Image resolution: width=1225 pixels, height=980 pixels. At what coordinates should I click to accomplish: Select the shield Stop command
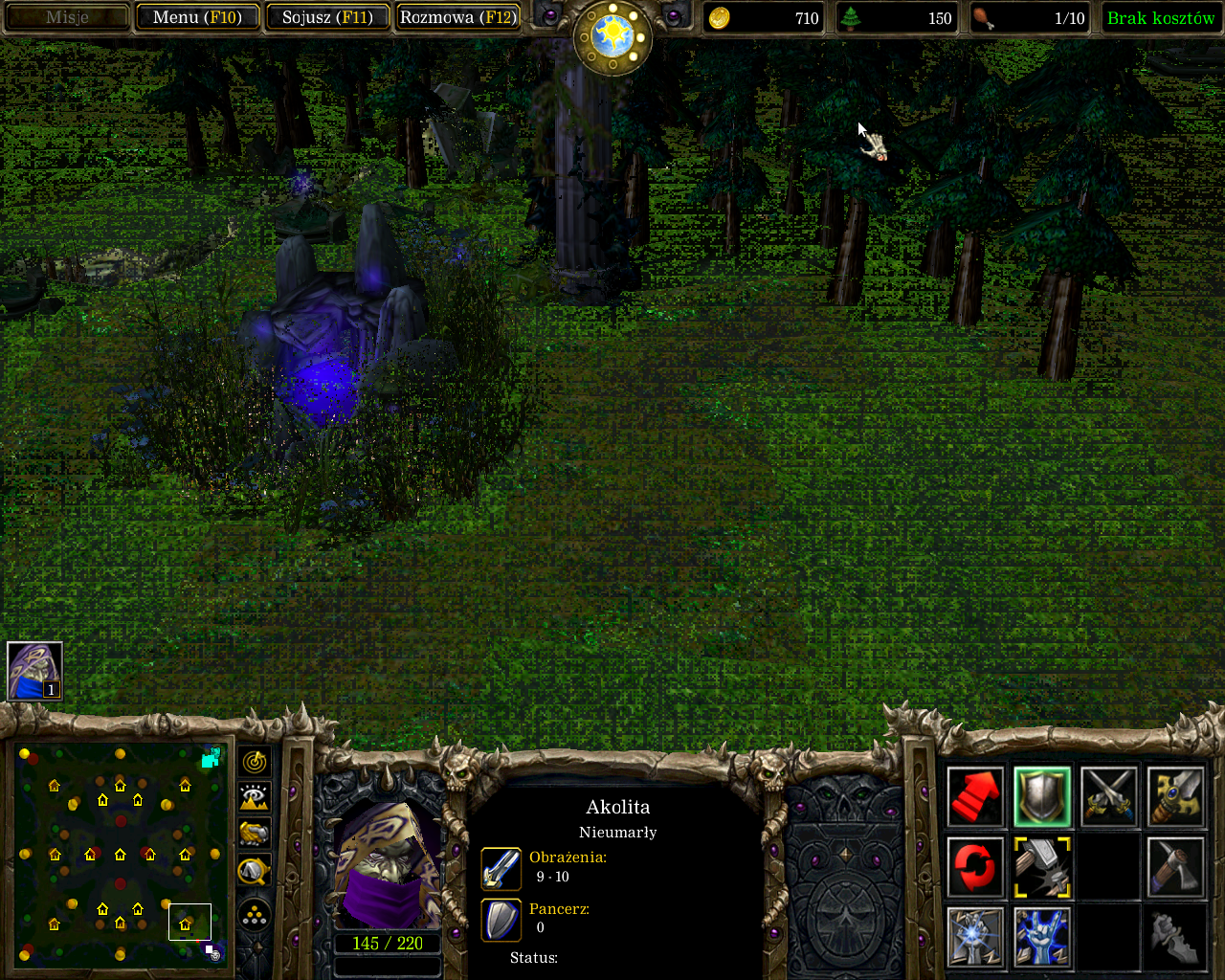coord(1042,797)
